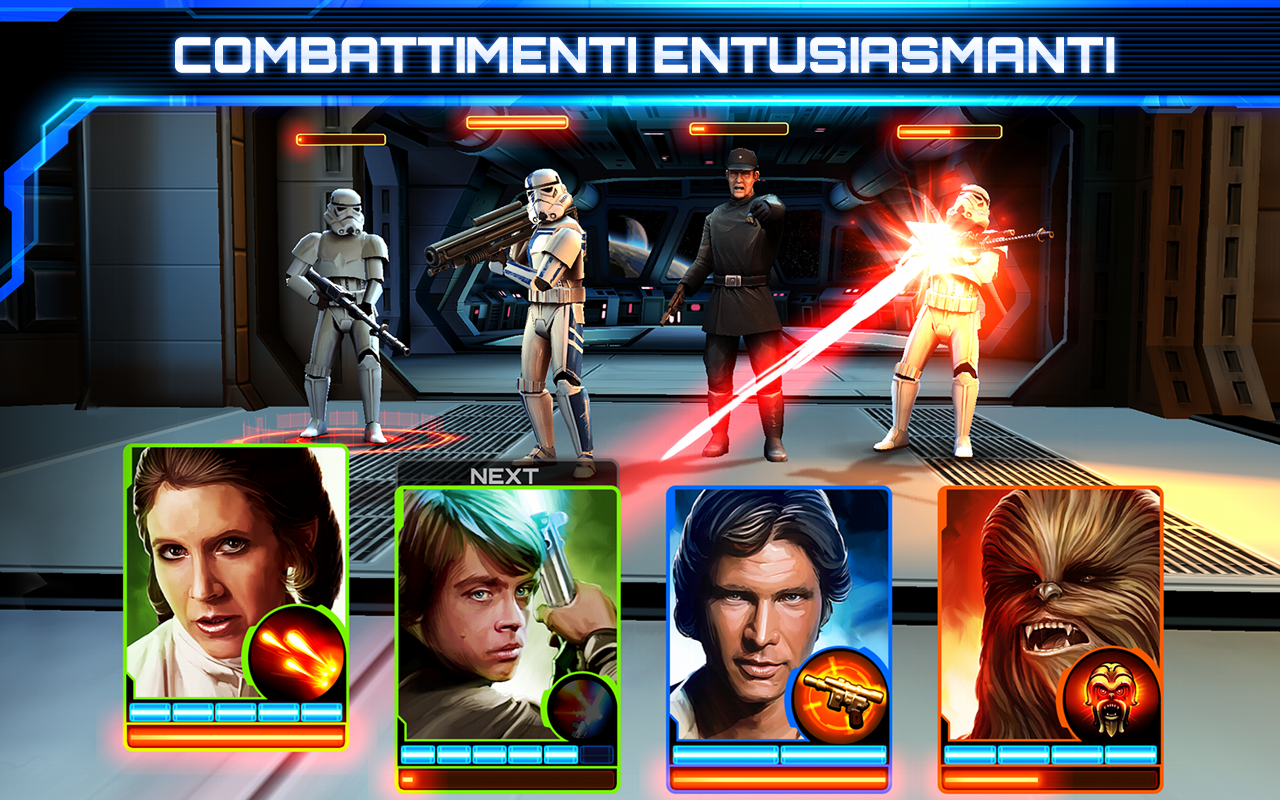Click the heavy stormtrooper's health bar

coord(515,121)
